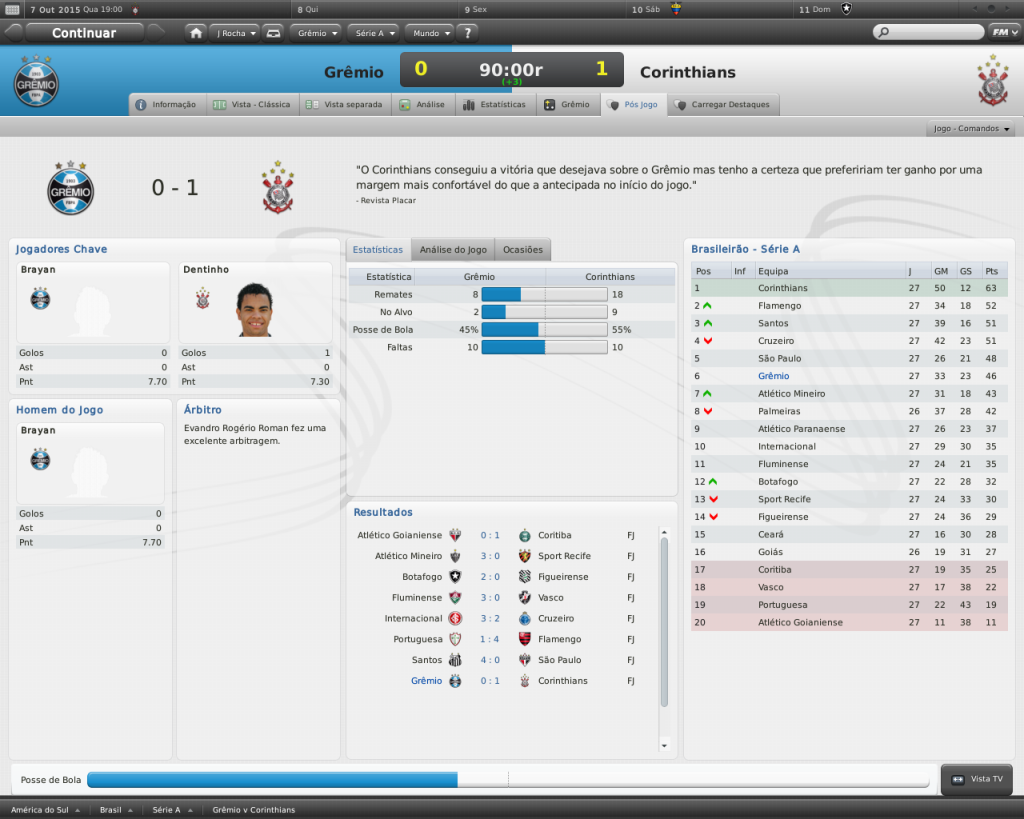Screen dimensions: 1024x819
Task: Switch to the Informação tab
Action: click(167, 104)
